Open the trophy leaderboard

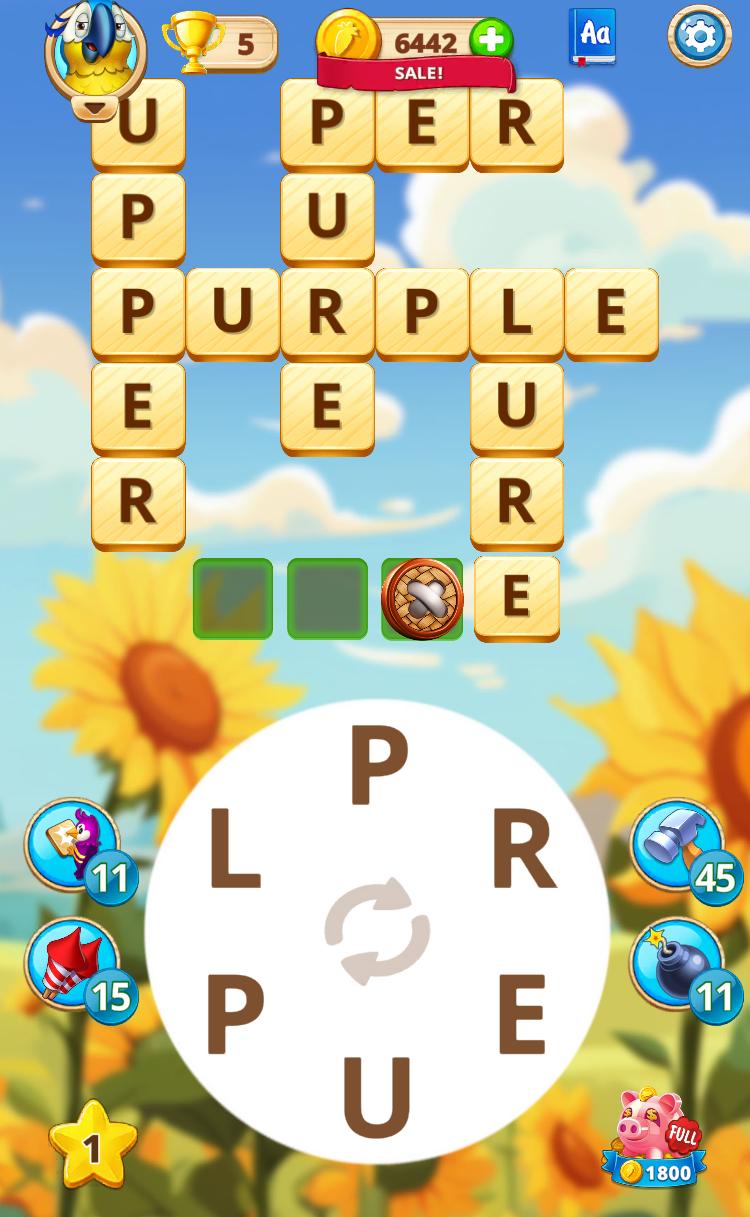219,43
